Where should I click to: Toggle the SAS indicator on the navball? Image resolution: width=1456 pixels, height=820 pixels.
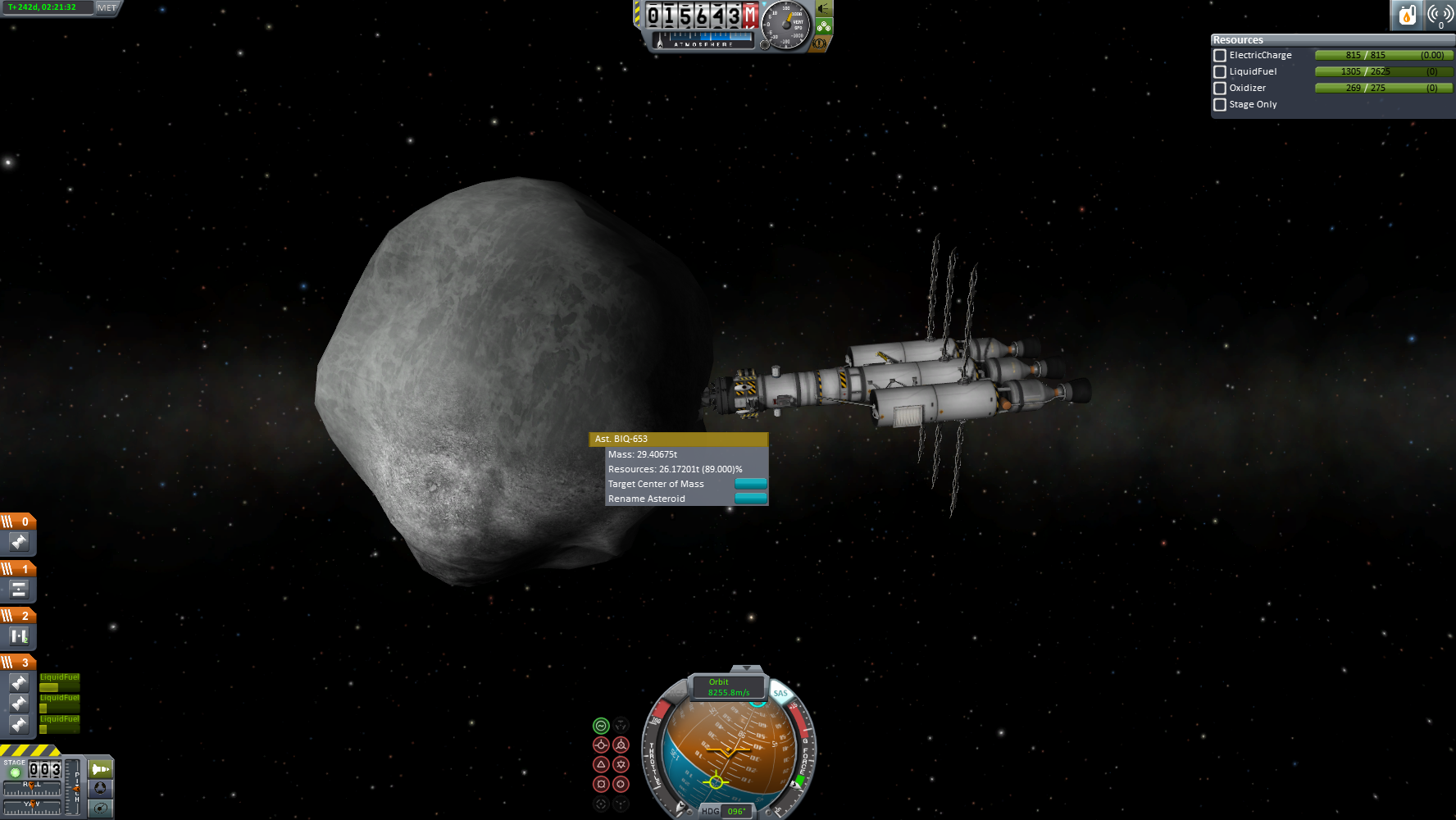(x=780, y=694)
